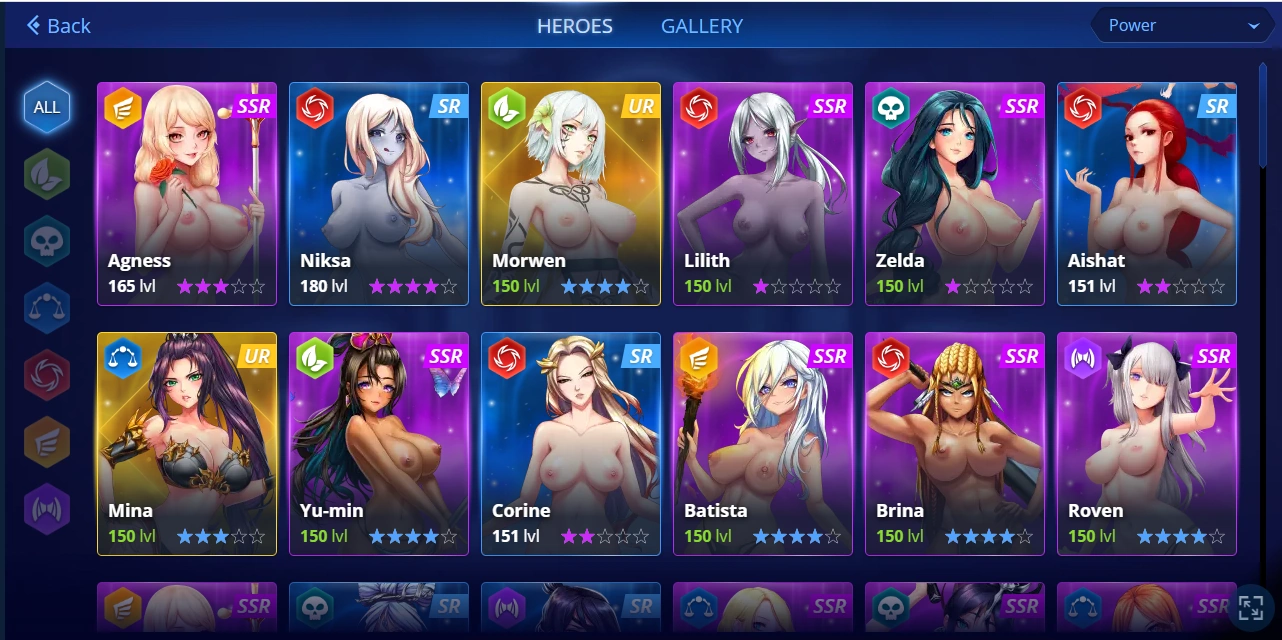This screenshot has height=640, width=1282.
Task: Select the Zelda hero card
Action: tap(955, 194)
